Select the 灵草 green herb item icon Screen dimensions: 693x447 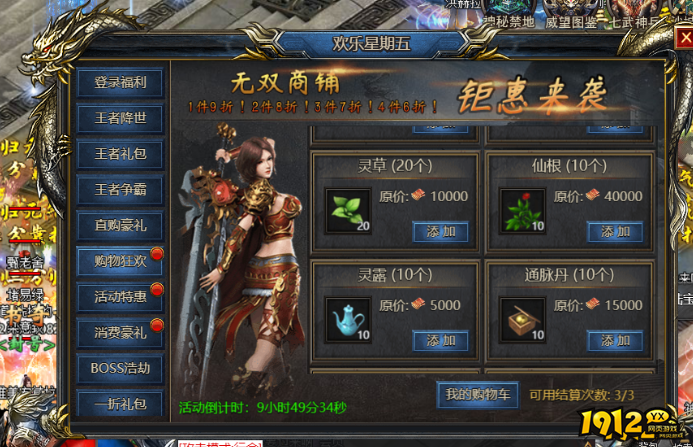[x=349, y=210]
